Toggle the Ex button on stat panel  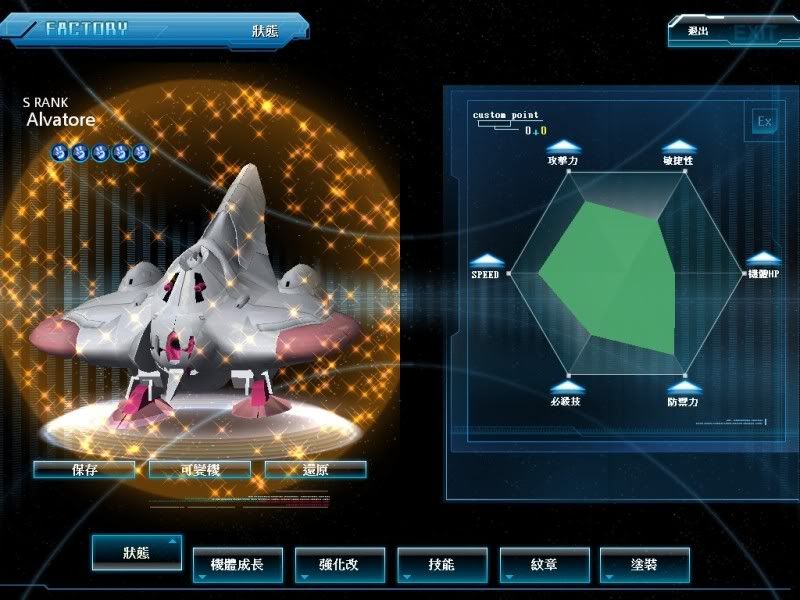pyautogui.click(x=765, y=122)
